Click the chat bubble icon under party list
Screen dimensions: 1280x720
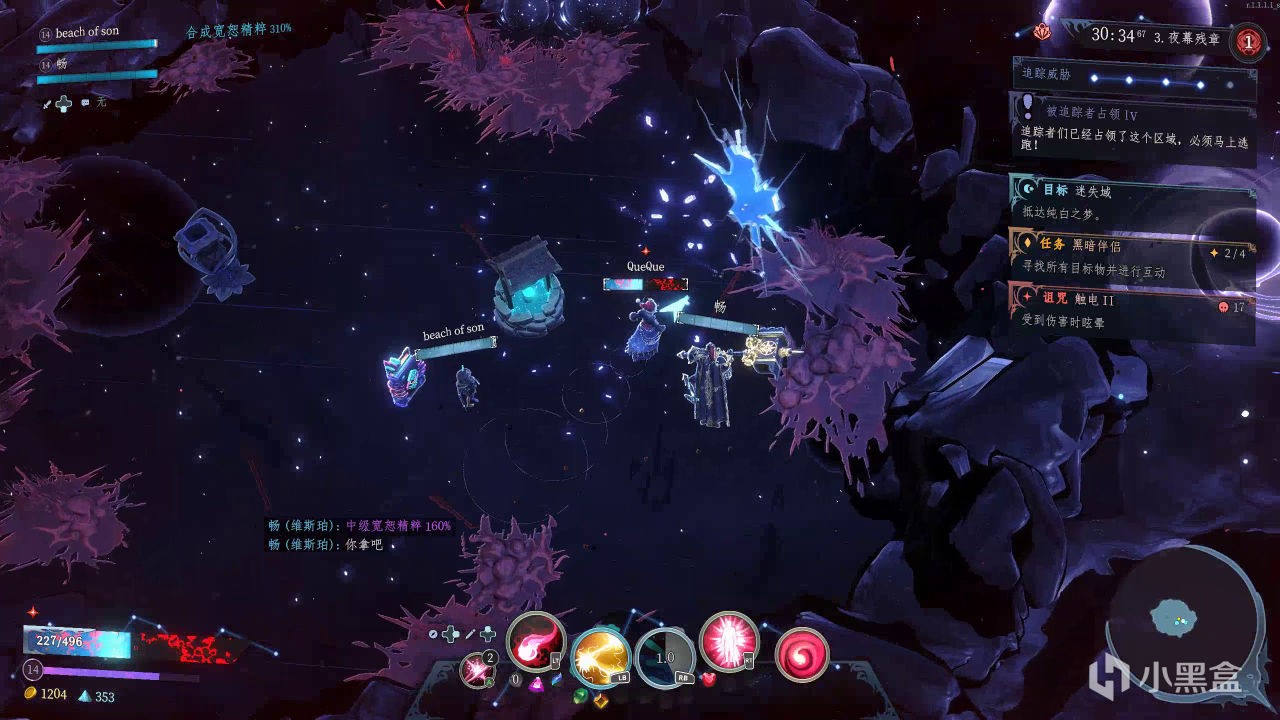[x=85, y=102]
